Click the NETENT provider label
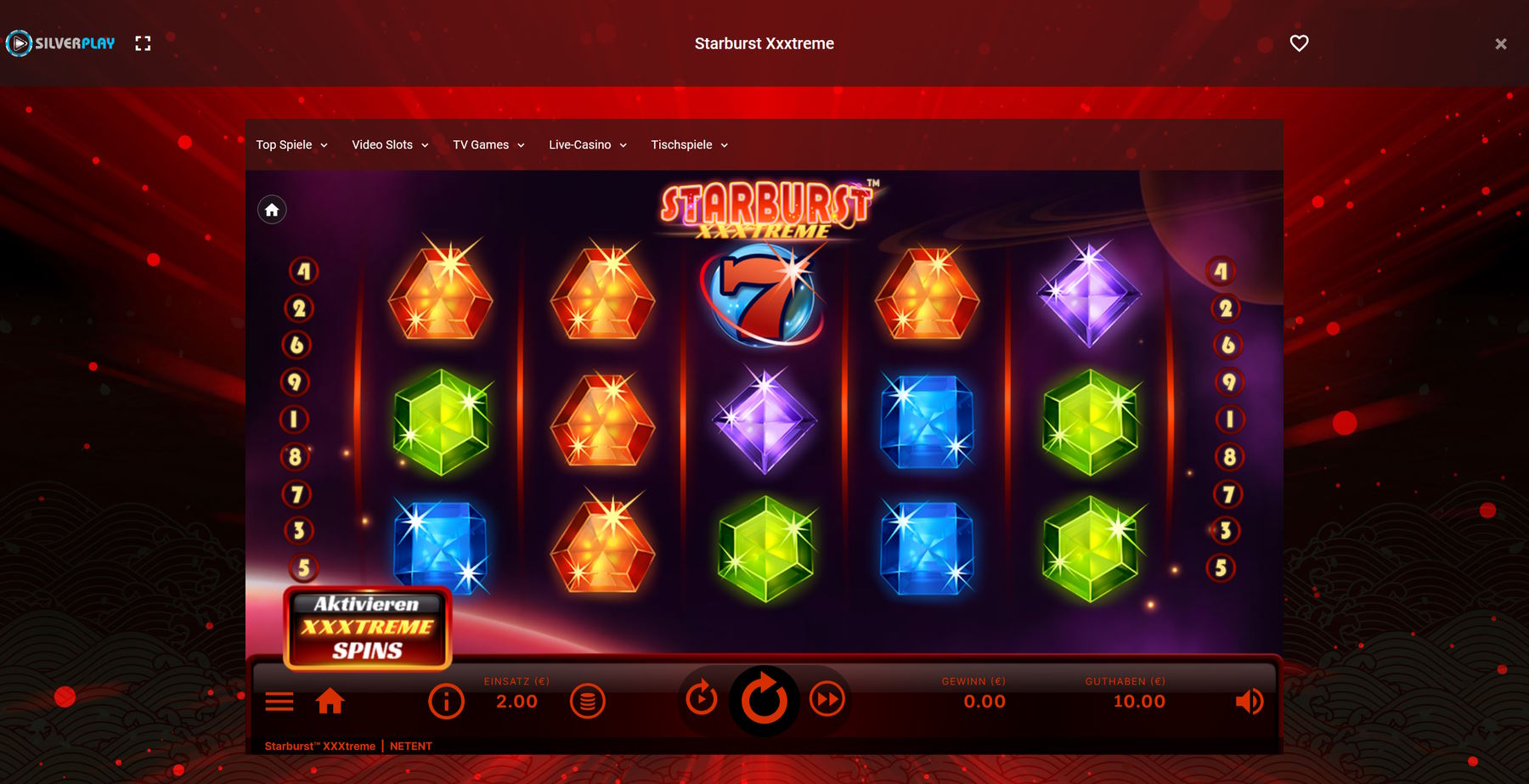The height and width of the screenshot is (784, 1529). [x=411, y=746]
